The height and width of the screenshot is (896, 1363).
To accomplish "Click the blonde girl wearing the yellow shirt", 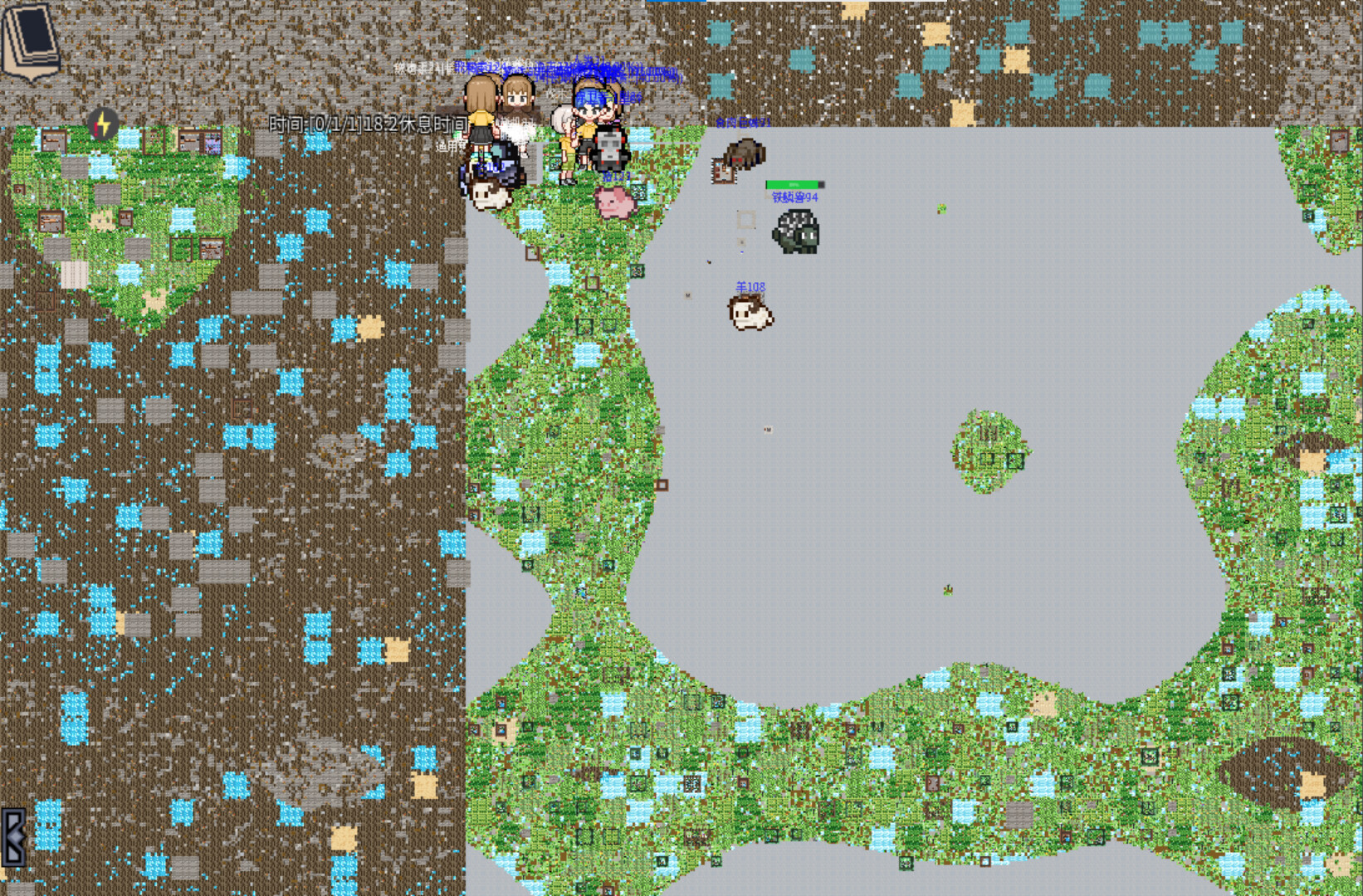I will pyautogui.click(x=481, y=120).
